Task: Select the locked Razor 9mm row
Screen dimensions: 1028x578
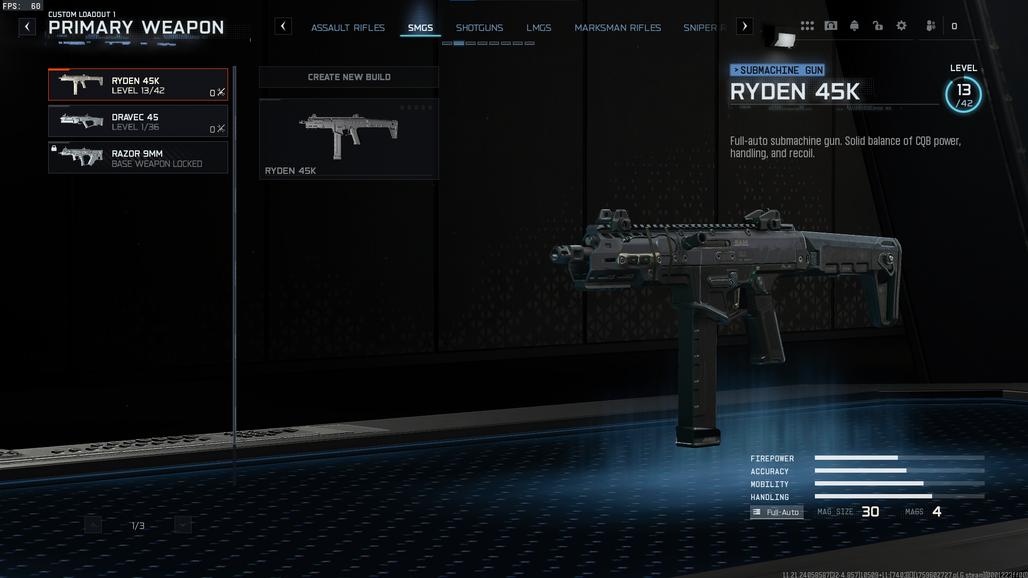Action: pyautogui.click(x=138, y=158)
